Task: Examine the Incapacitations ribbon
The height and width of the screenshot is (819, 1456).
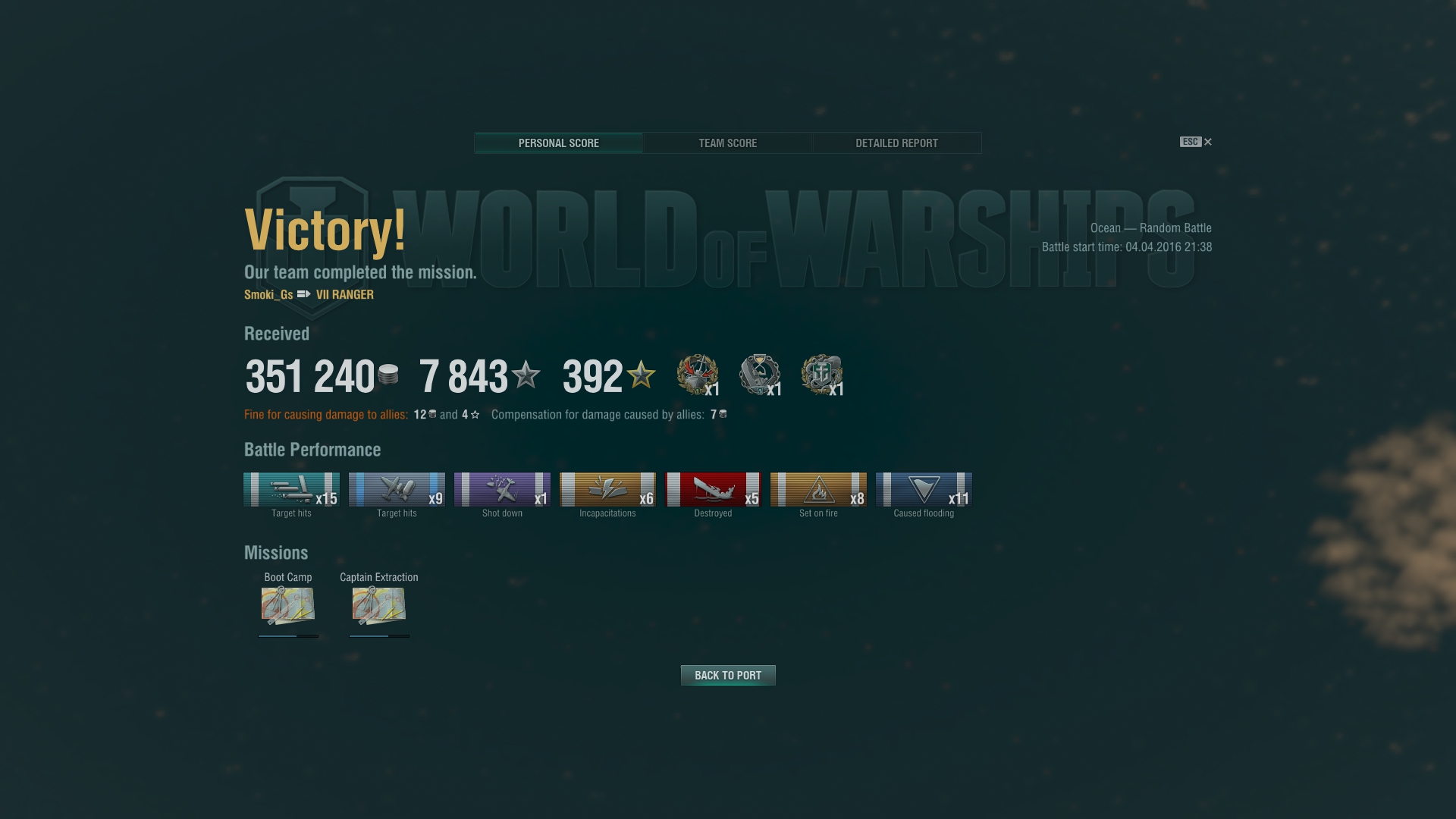Action: click(607, 489)
